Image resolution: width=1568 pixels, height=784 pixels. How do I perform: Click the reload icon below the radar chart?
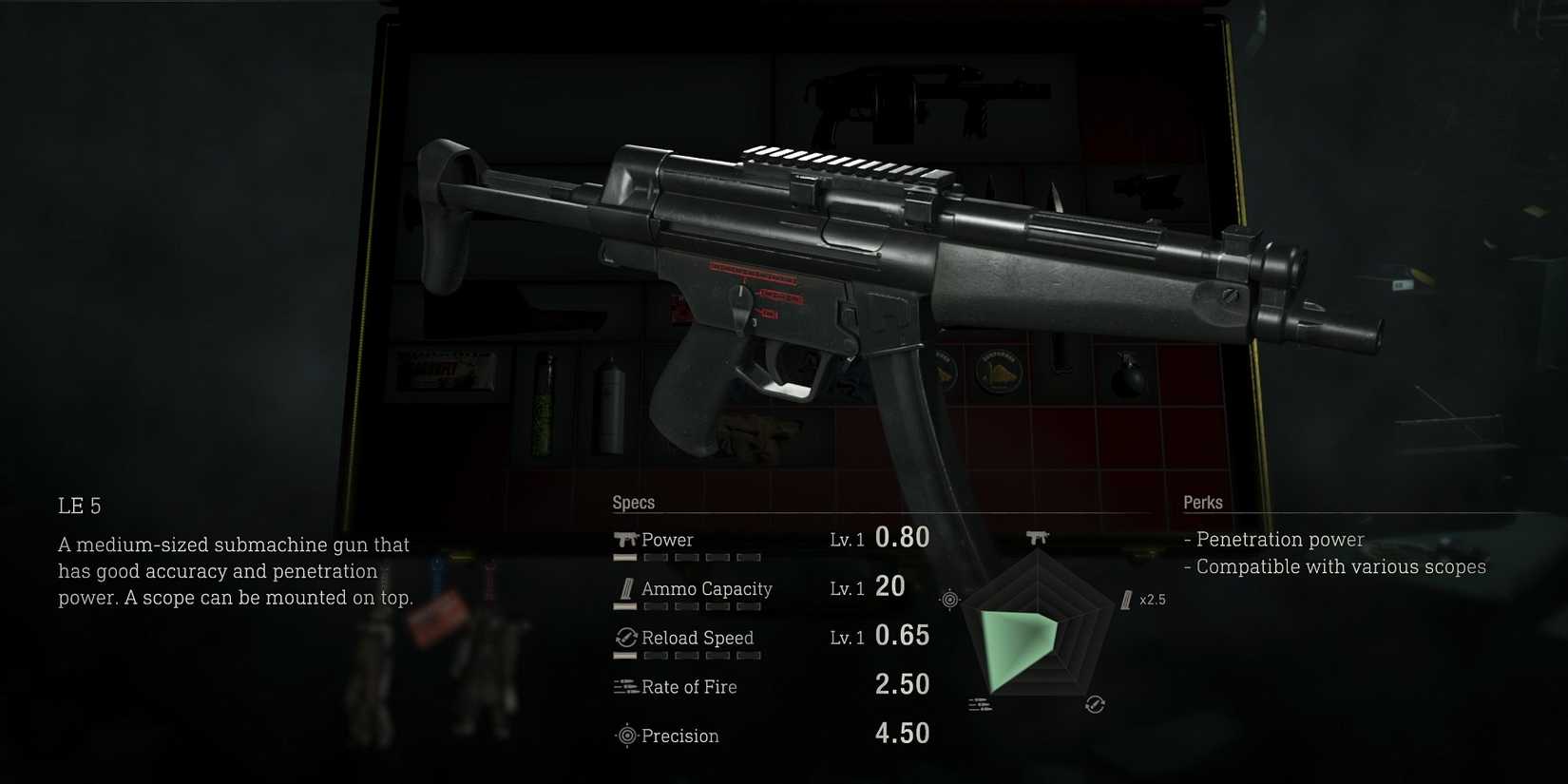click(1093, 704)
